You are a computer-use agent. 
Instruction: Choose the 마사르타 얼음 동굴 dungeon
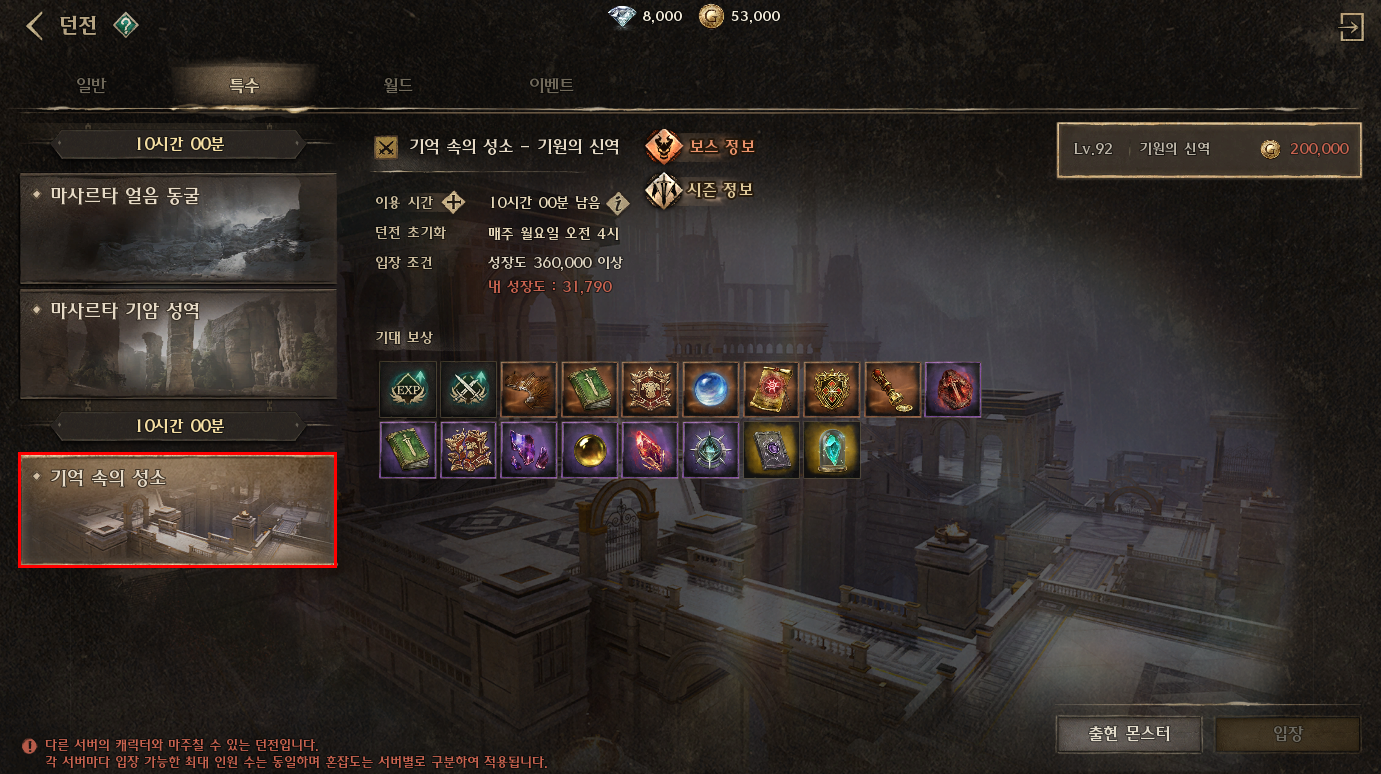click(x=178, y=228)
